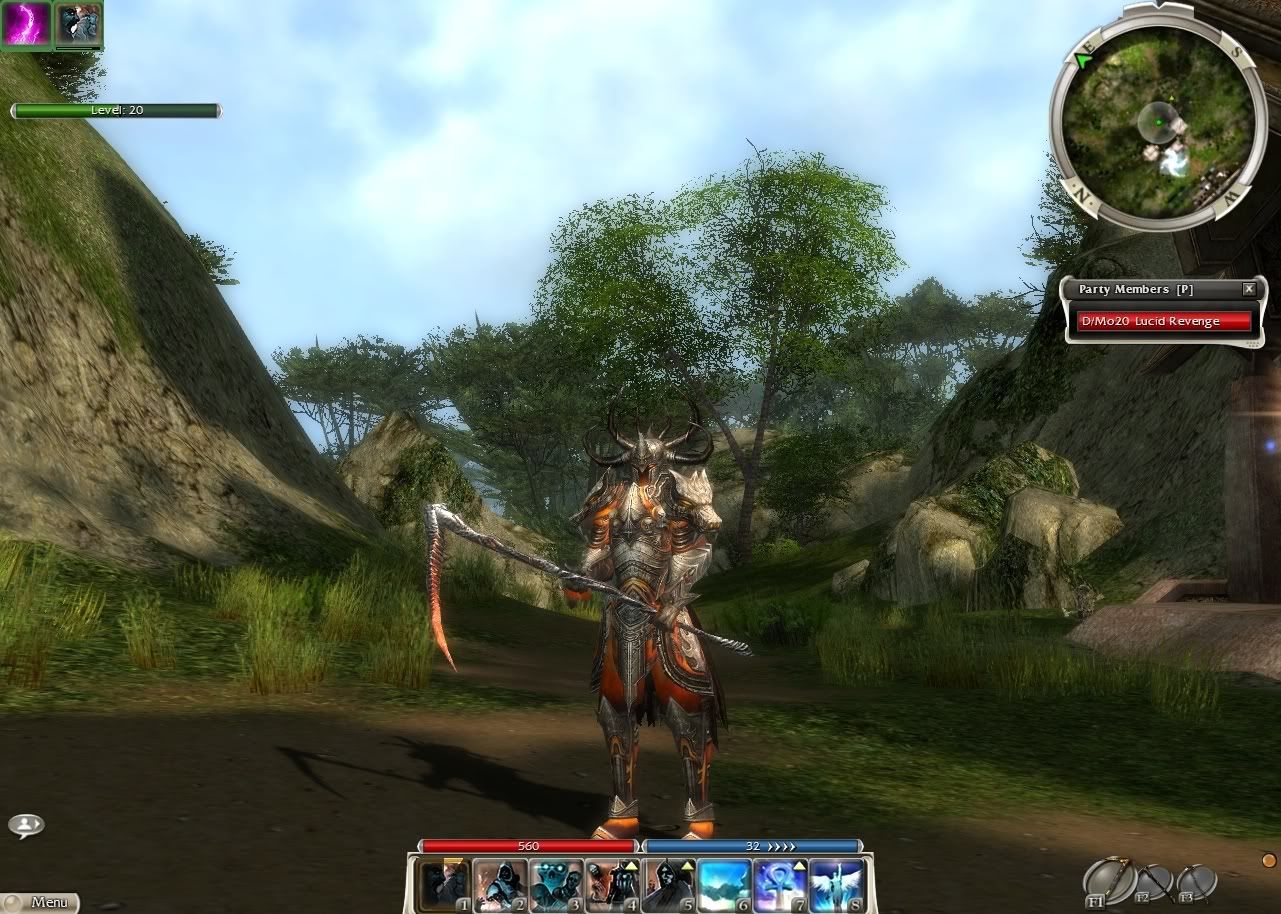
Task: Select party member Lucid Revenge
Action: point(1165,321)
